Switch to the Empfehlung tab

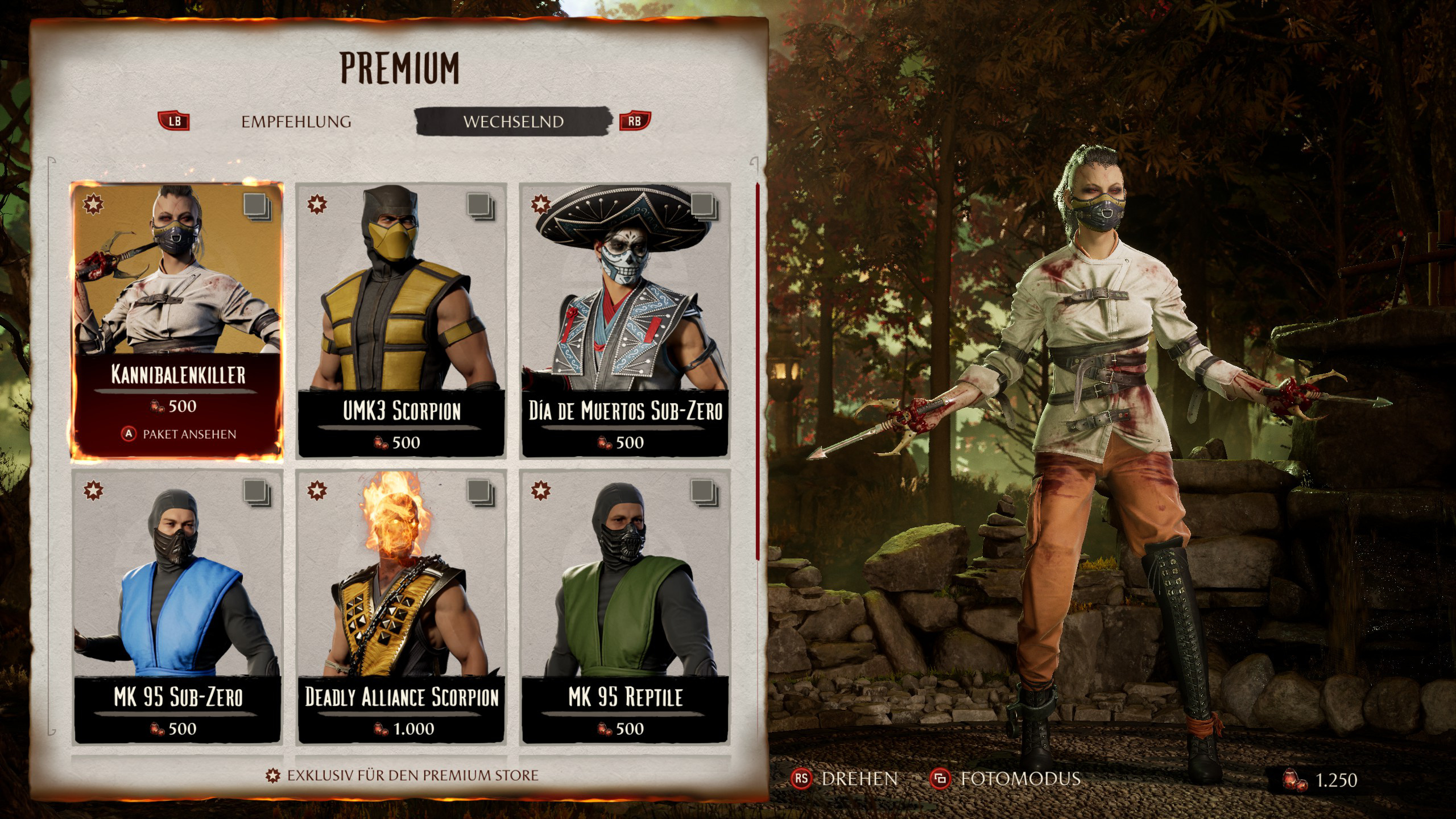(x=296, y=122)
